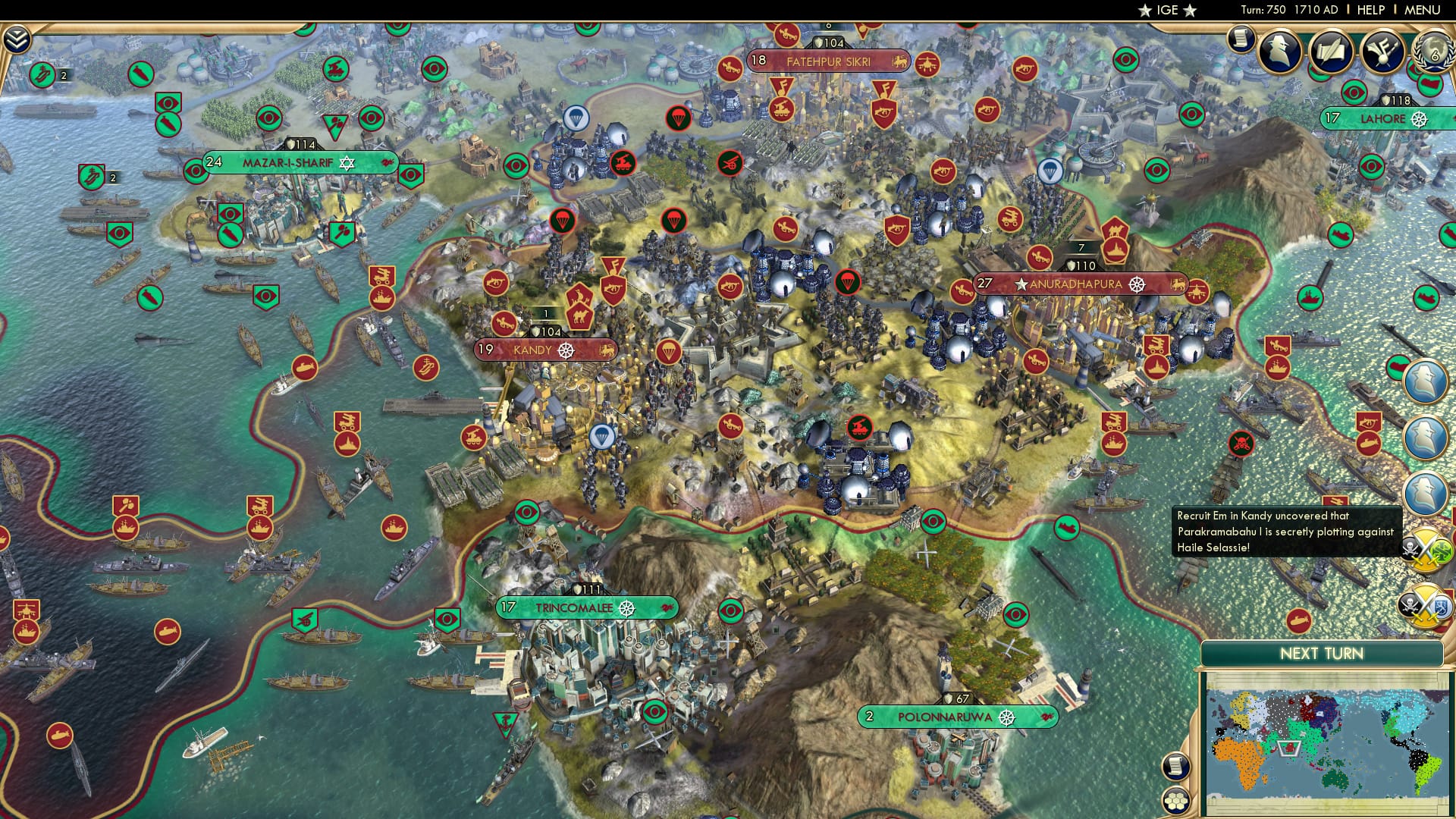This screenshot has height=819, width=1456.
Task: Open the Culture Overview icon
Action: tap(1382, 52)
